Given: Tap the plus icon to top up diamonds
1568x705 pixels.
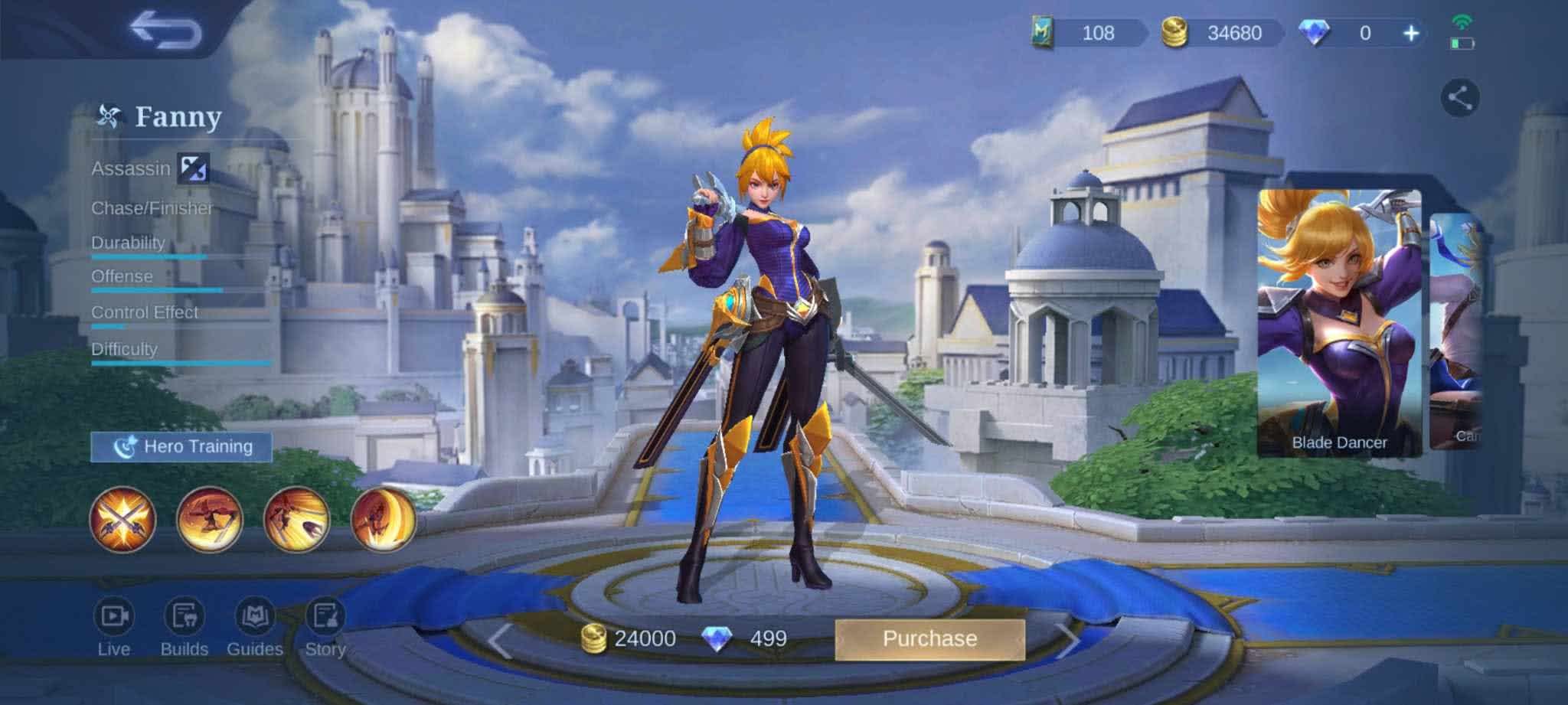Looking at the screenshot, I should pos(1411,34).
